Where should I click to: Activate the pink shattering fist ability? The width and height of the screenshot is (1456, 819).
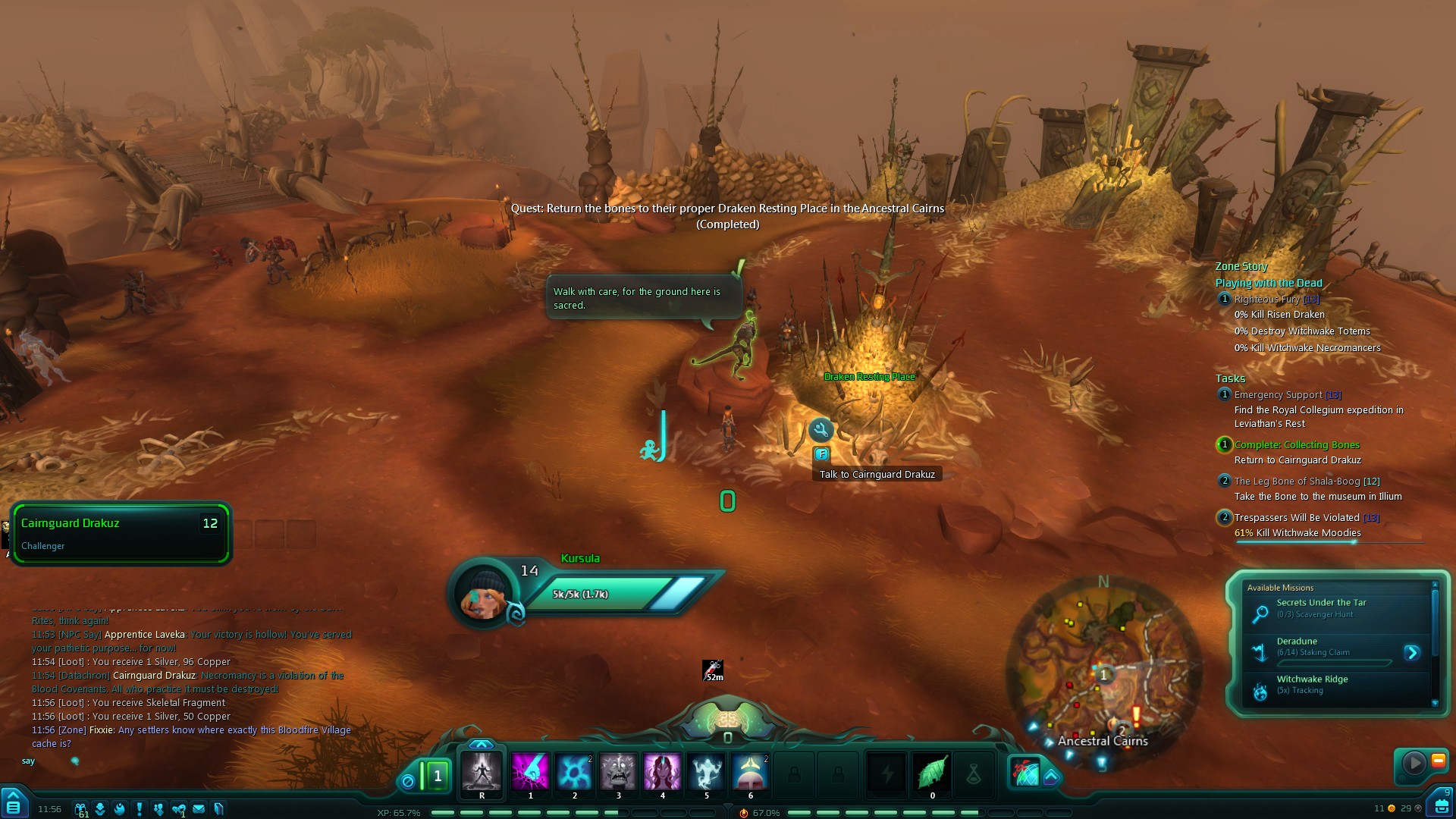point(530,772)
